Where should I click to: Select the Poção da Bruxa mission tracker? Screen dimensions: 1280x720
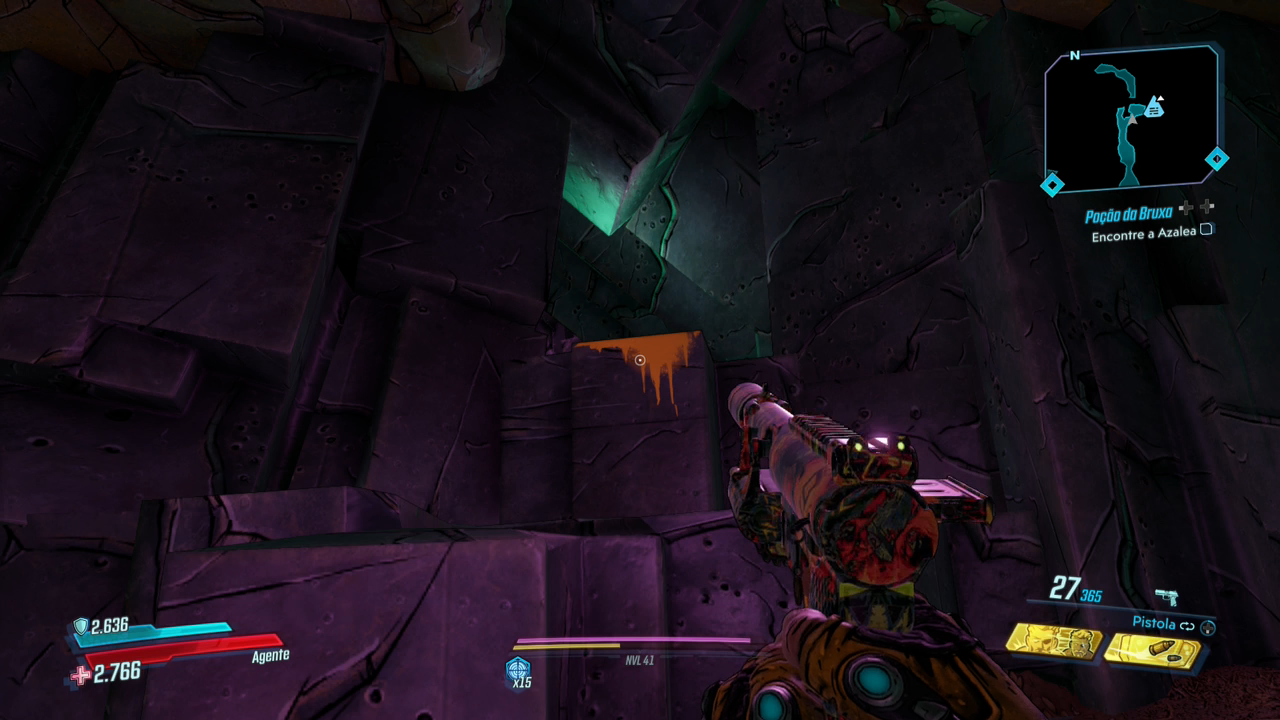click(1128, 215)
